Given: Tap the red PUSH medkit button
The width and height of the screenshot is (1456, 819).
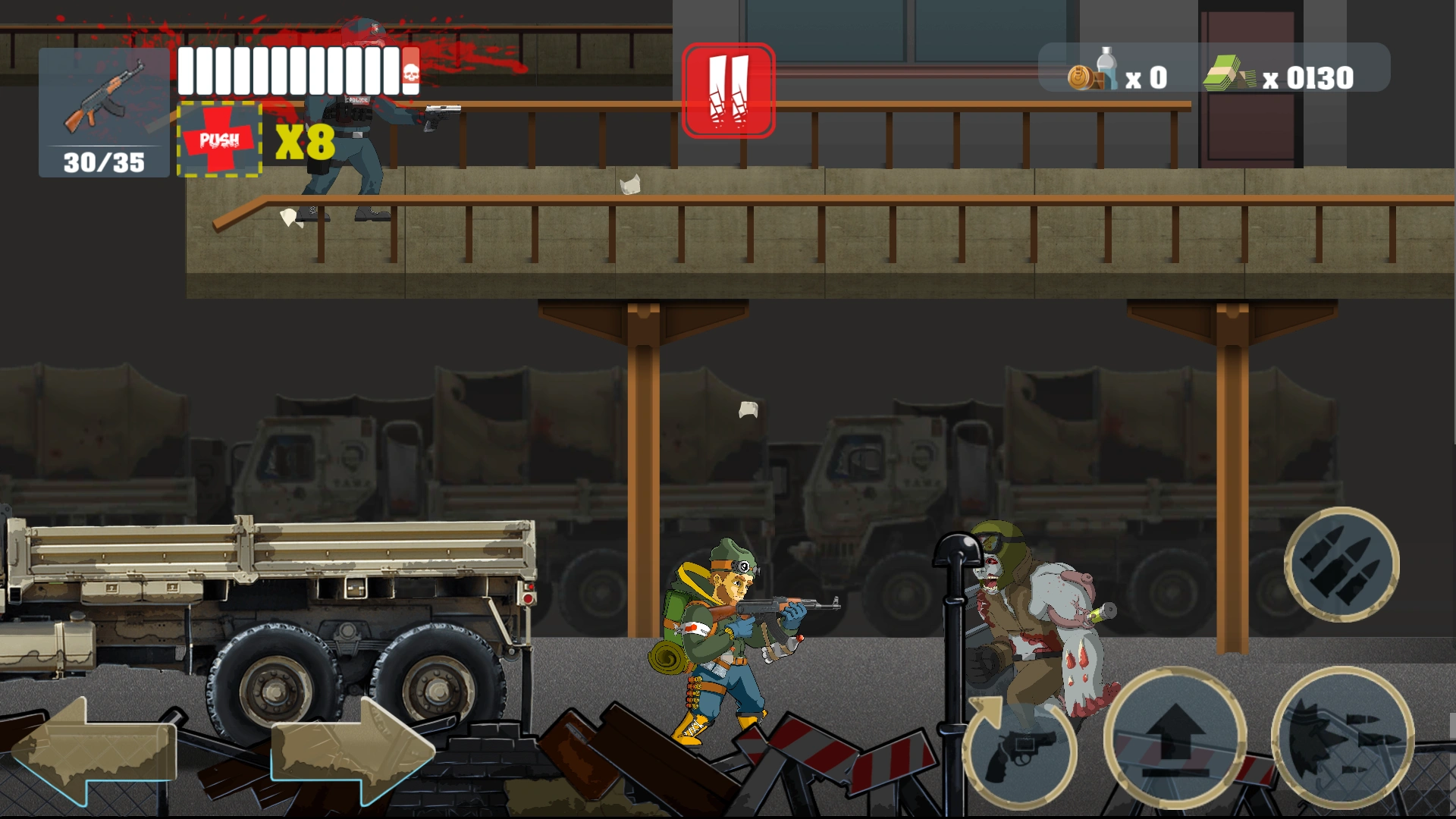Looking at the screenshot, I should click(x=220, y=140).
